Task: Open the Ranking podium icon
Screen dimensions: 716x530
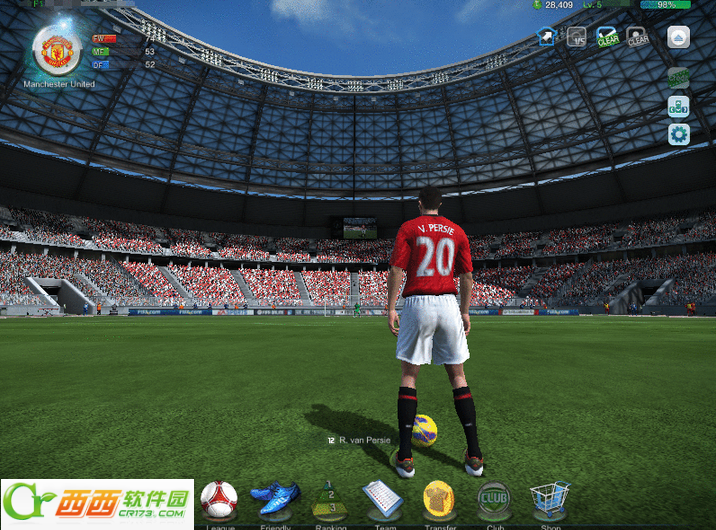Action: (x=331, y=499)
